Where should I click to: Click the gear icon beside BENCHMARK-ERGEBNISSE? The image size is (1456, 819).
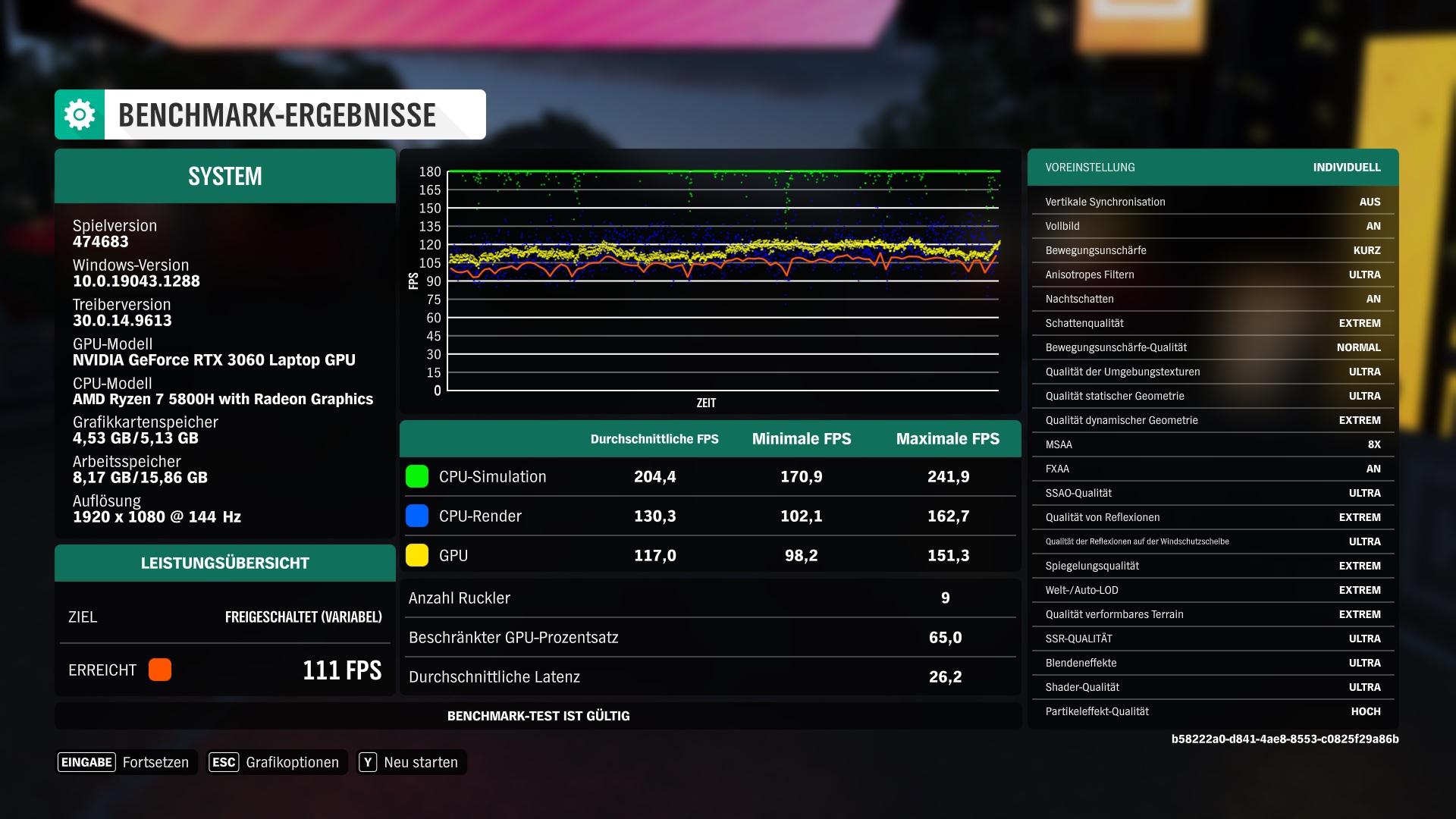tap(78, 114)
